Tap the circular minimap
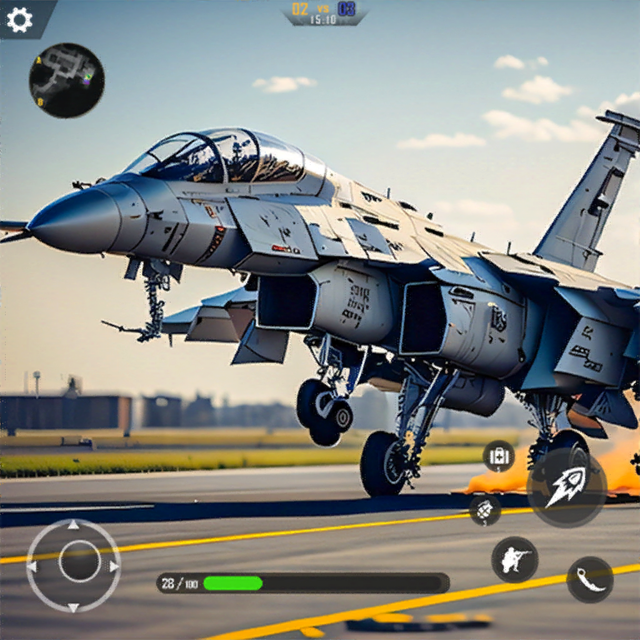This screenshot has width=640, height=640. point(66,80)
